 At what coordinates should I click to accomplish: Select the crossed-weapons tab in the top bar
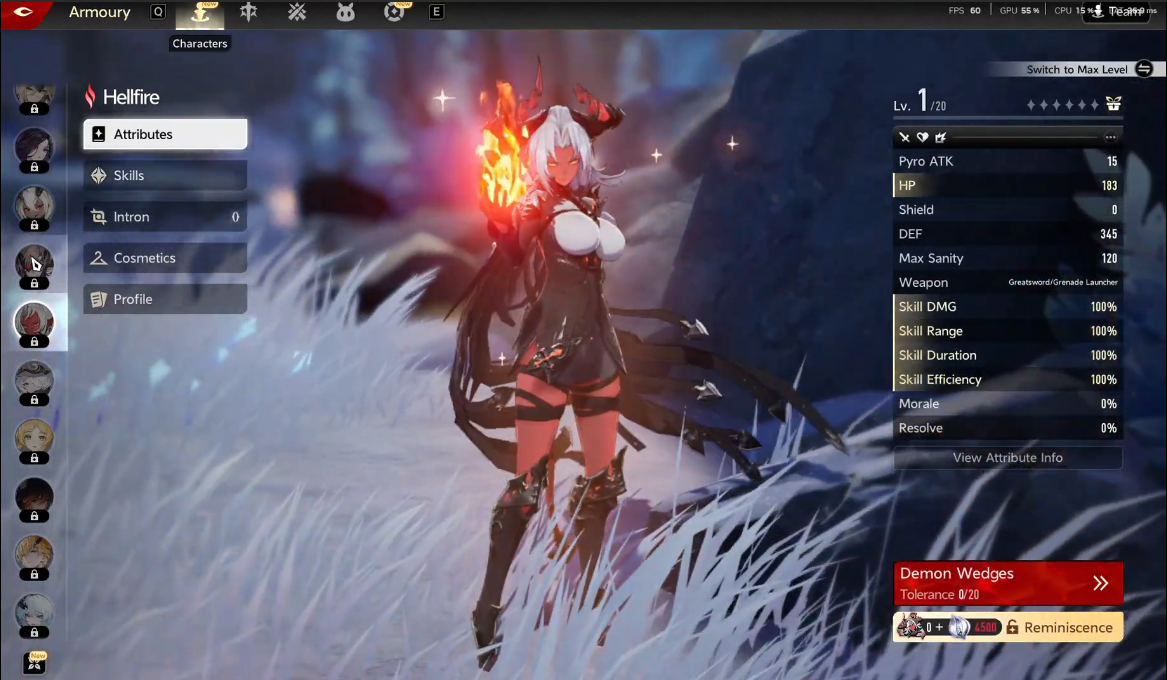pyautogui.click(x=297, y=13)
